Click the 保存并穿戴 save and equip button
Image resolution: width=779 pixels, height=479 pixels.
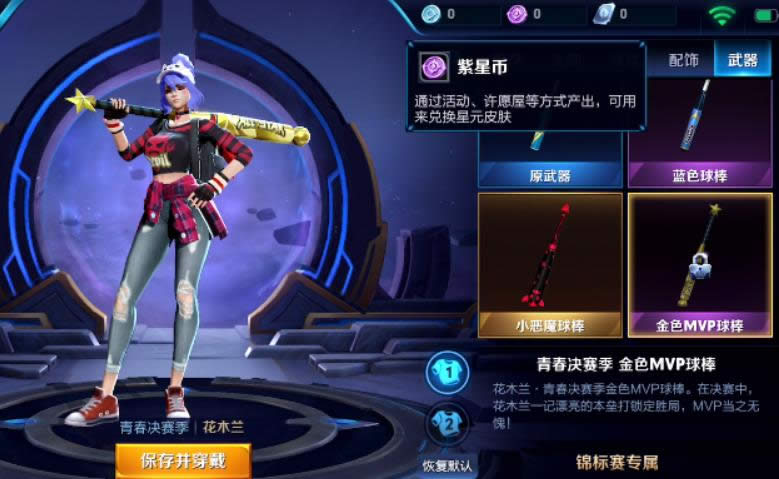[182, 461]
